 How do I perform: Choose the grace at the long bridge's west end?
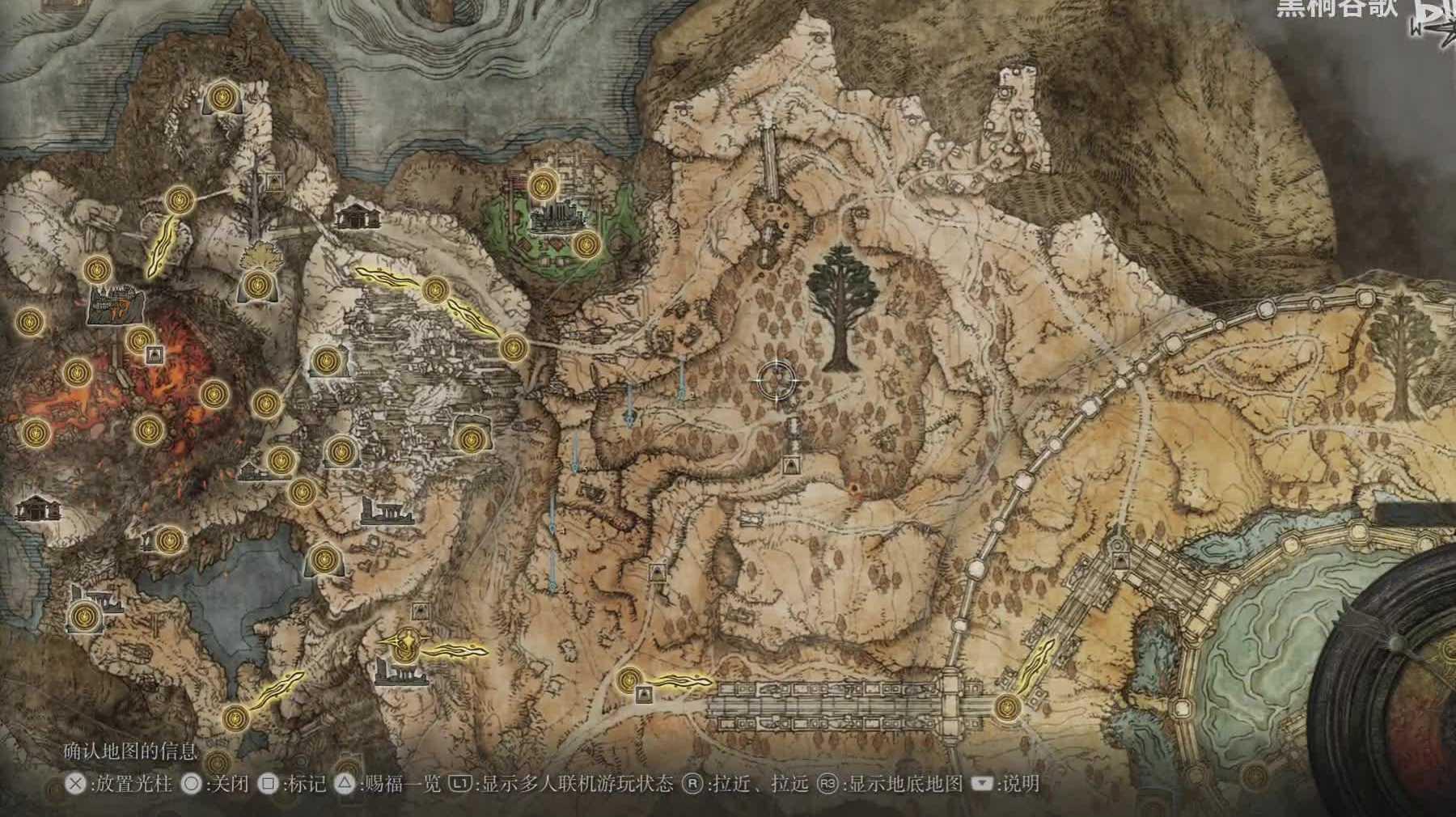click(629, 679)
